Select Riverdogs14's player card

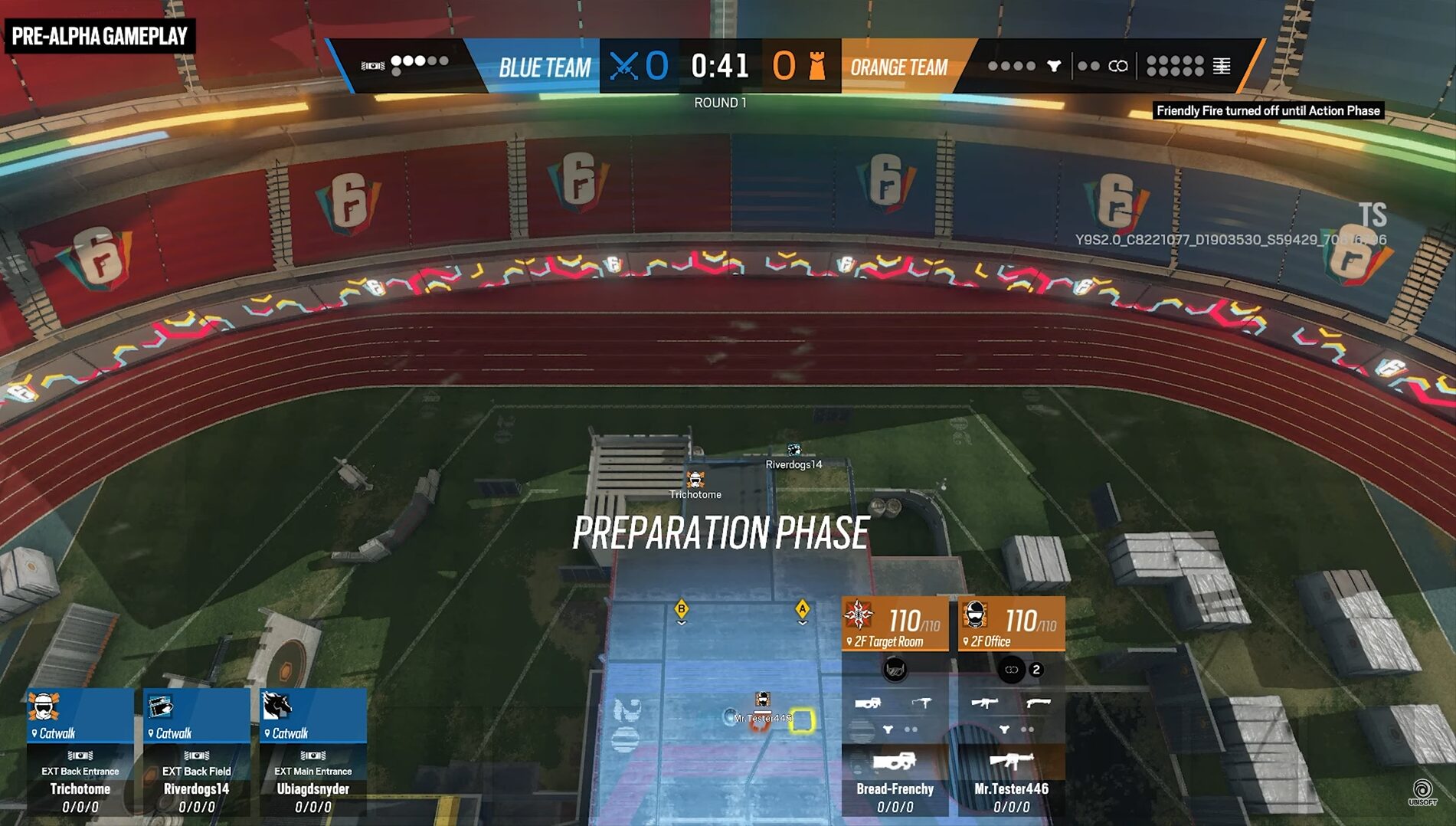[197, 751]
